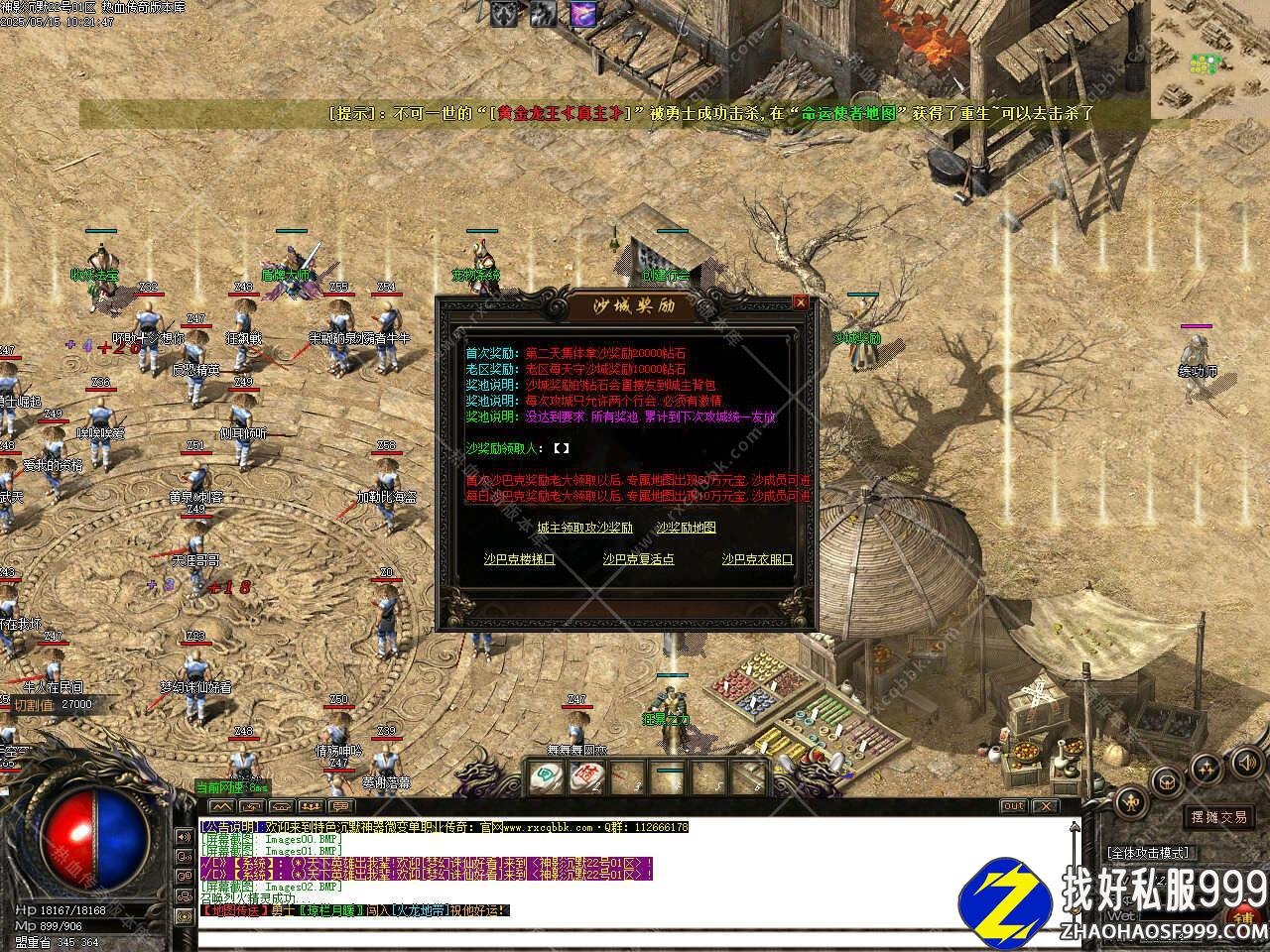Choose the 沙巴克复活点 option
This screenshot has height=952, width=1270.
(638, 559)
